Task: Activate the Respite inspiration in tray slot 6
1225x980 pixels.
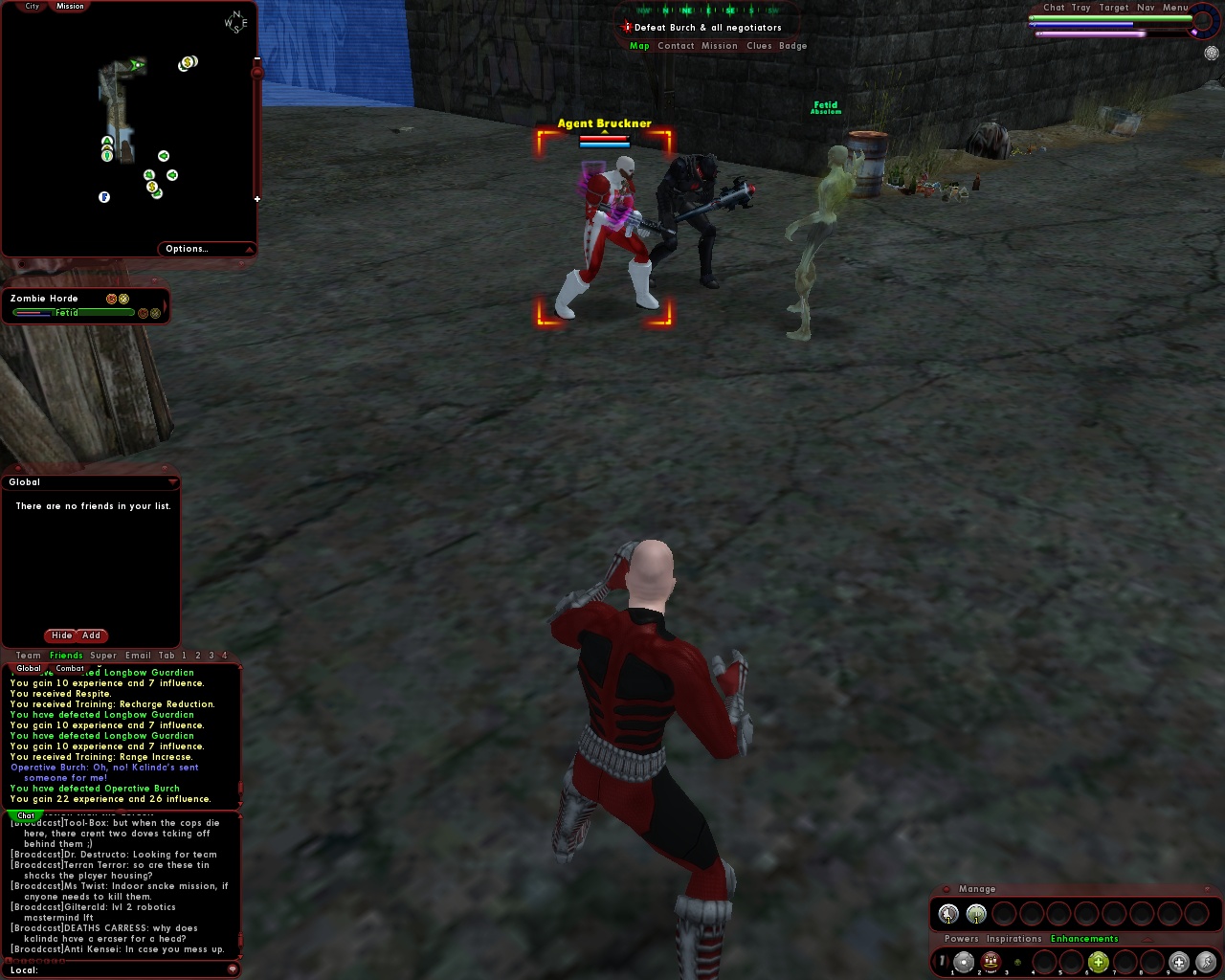Action: coord(1098,961)
